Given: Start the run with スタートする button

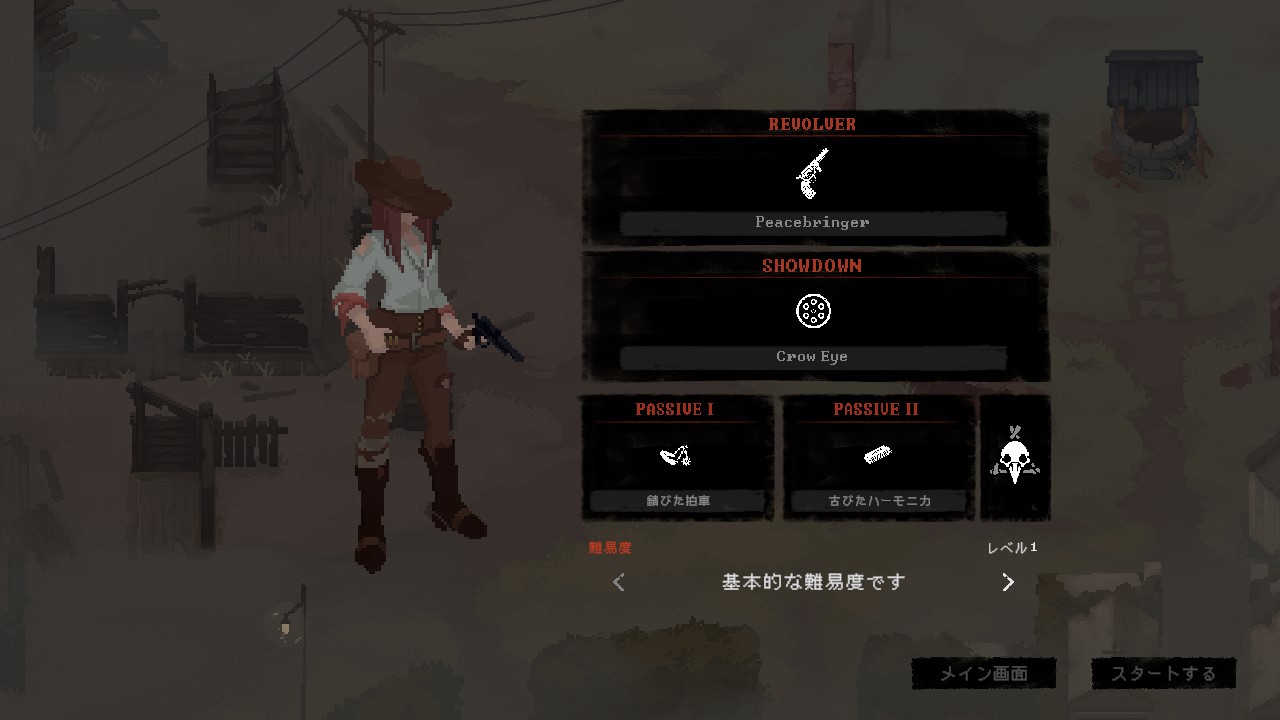Looking at the screenshot, I should coord(1163,673).
